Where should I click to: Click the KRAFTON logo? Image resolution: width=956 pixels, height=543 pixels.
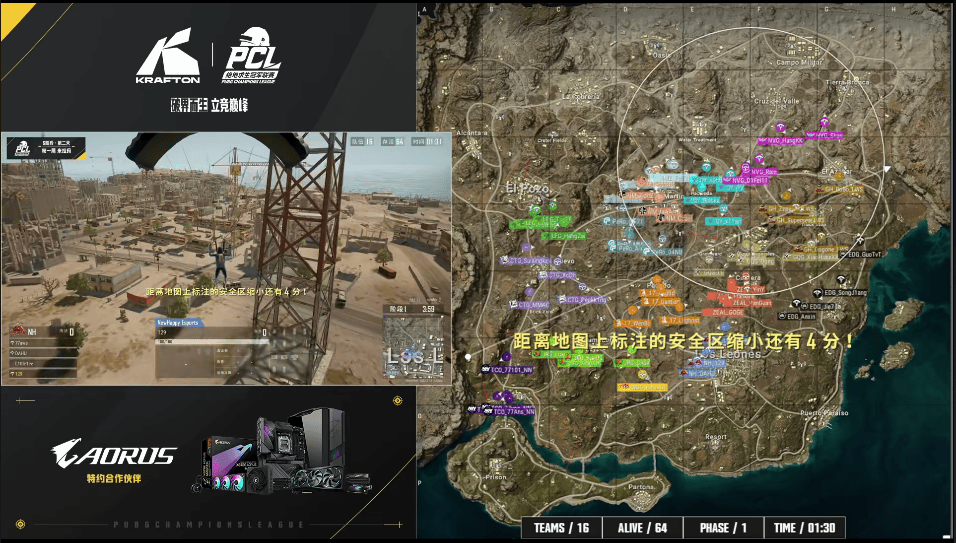(x=168, y=62)
